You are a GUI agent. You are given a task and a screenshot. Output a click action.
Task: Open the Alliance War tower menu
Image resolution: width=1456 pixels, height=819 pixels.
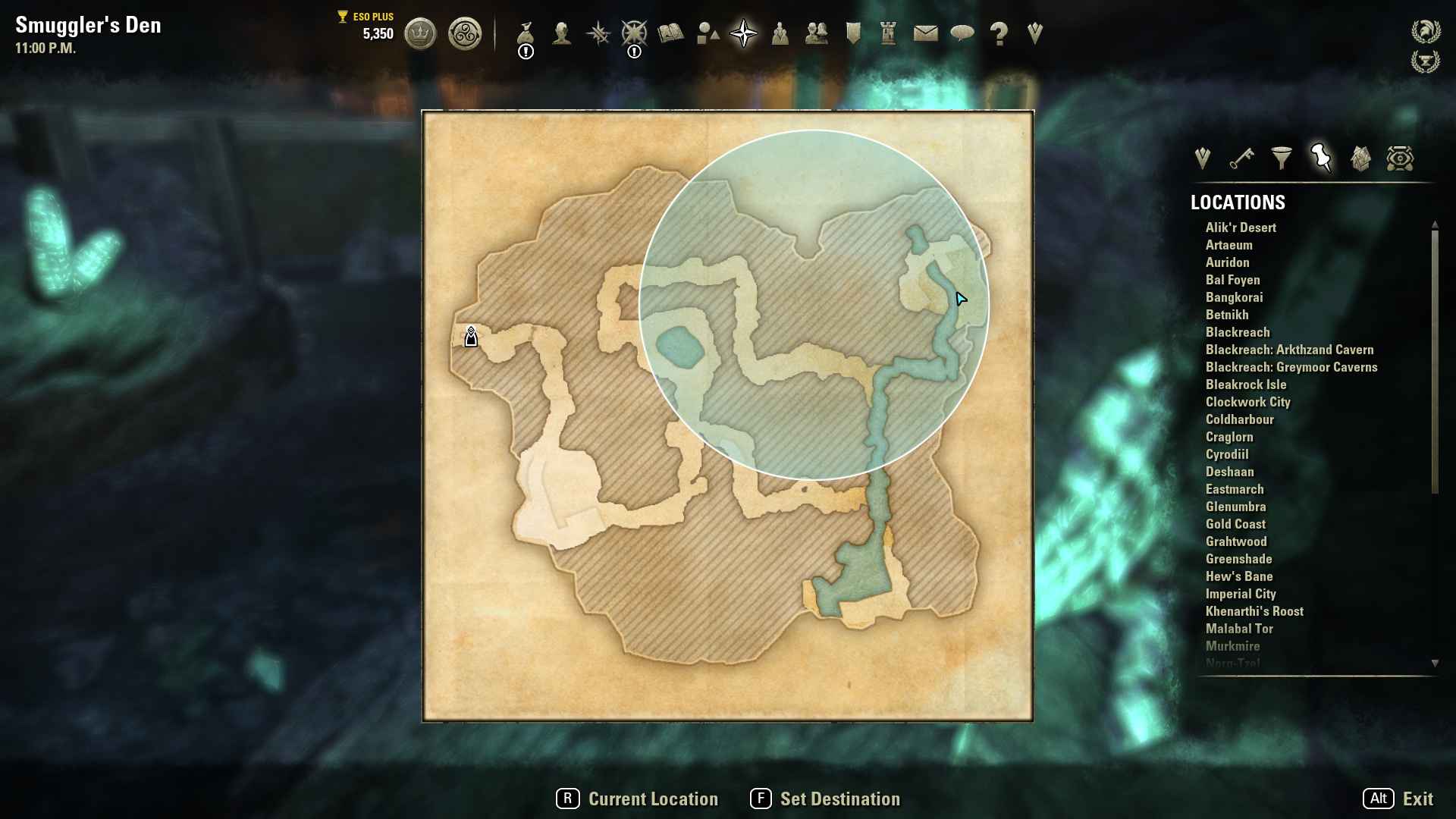[x=888, y=33]
